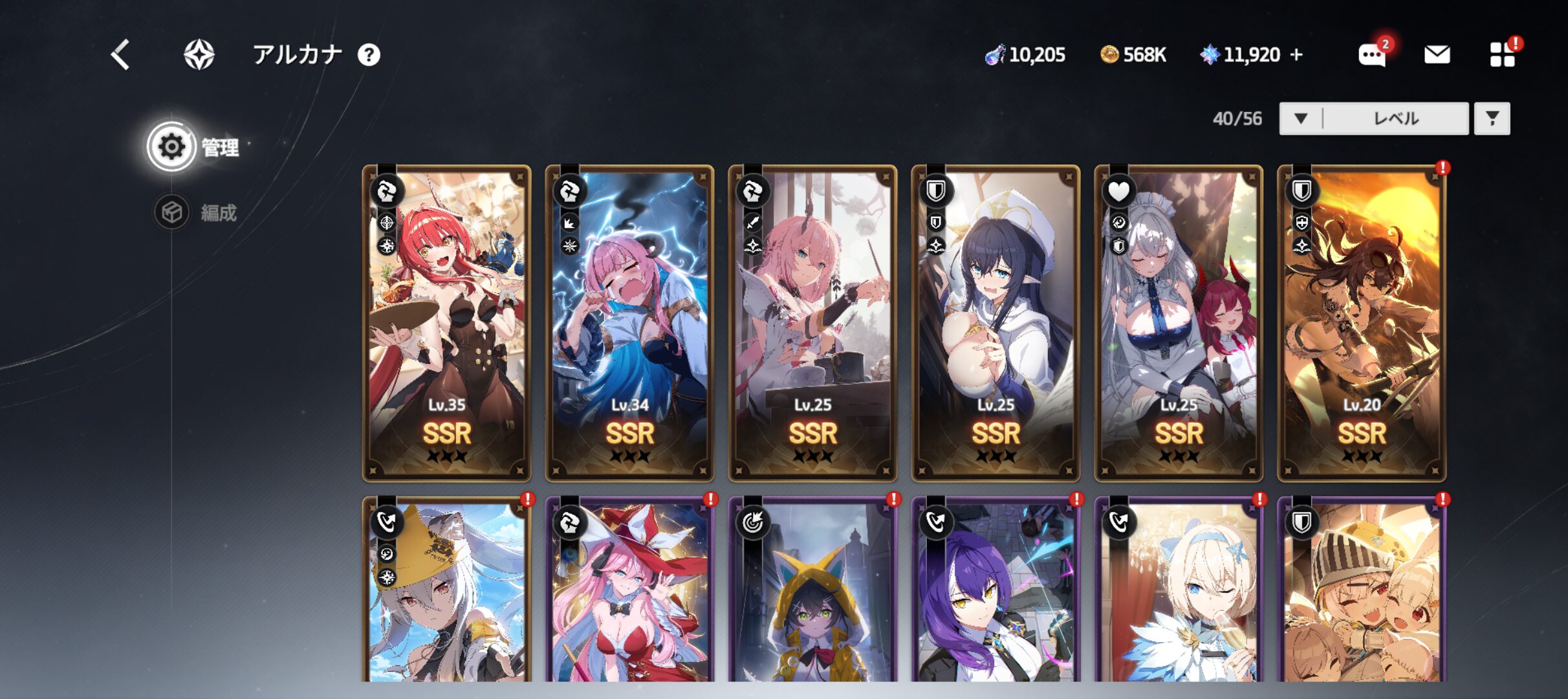Open the chat messages icon
Screen dimensions: 1568x699
(x=1372, y=55)
